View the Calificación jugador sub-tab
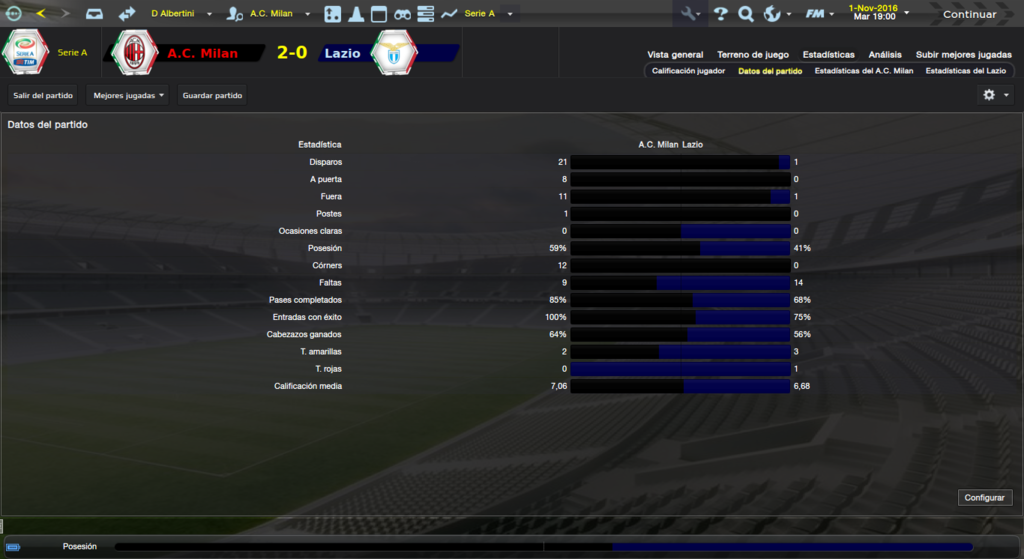1024x559 pixels. (x=688, y=71)
